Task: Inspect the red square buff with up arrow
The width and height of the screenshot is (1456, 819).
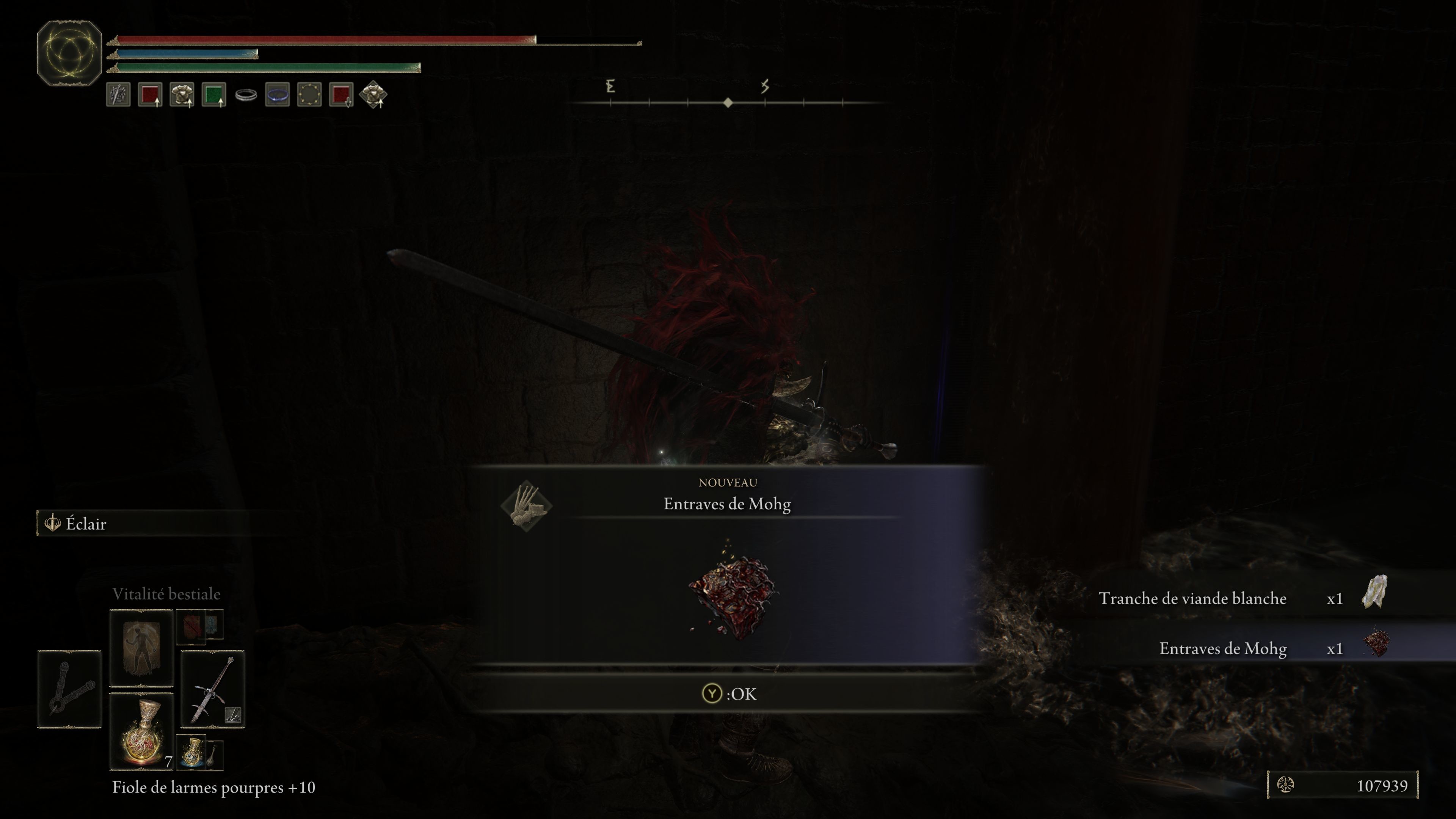Action: point(150,94)
